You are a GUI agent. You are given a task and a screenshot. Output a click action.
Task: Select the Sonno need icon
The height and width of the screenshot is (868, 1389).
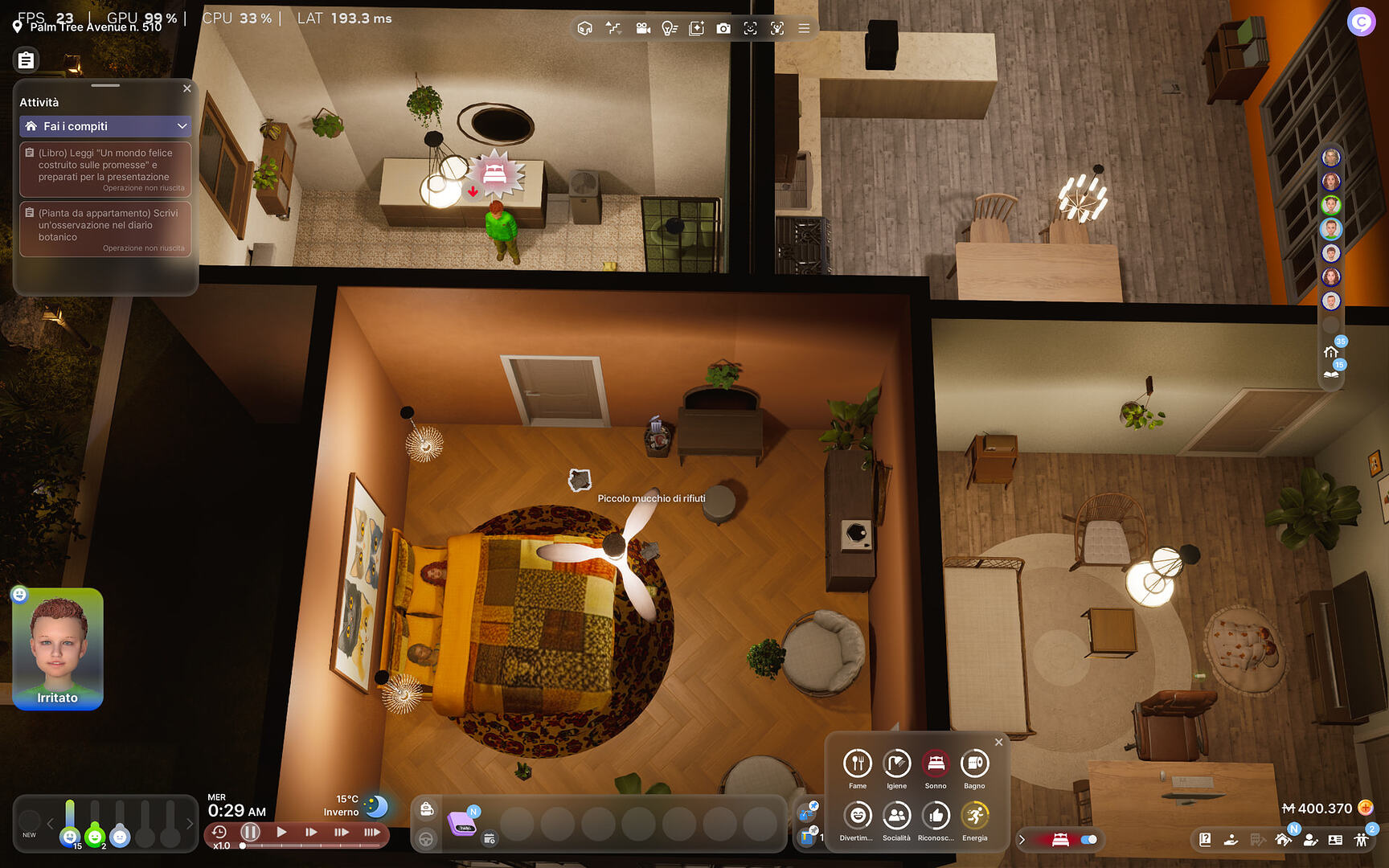point(935,764)
